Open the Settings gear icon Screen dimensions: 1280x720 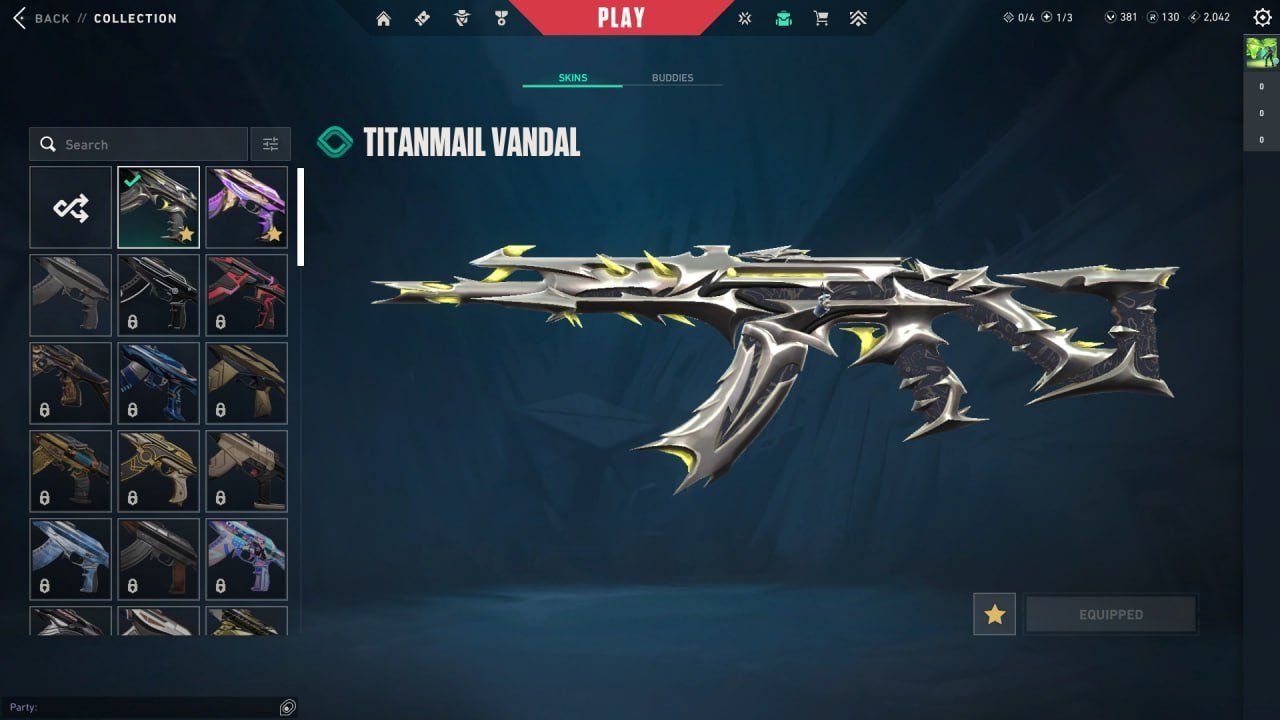tap(1262, 17)
